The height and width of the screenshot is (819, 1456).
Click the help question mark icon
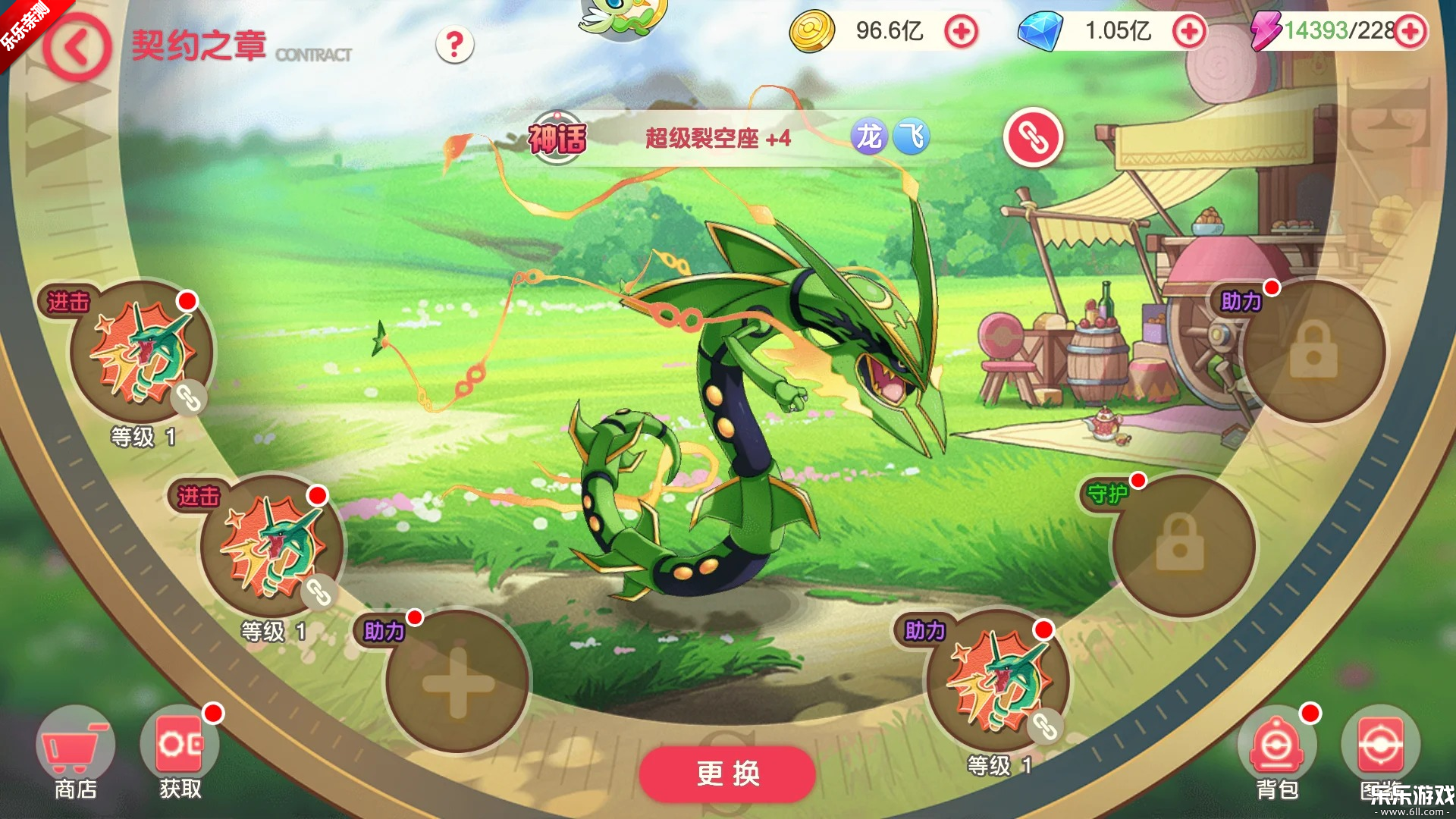(x=453, y=45)
